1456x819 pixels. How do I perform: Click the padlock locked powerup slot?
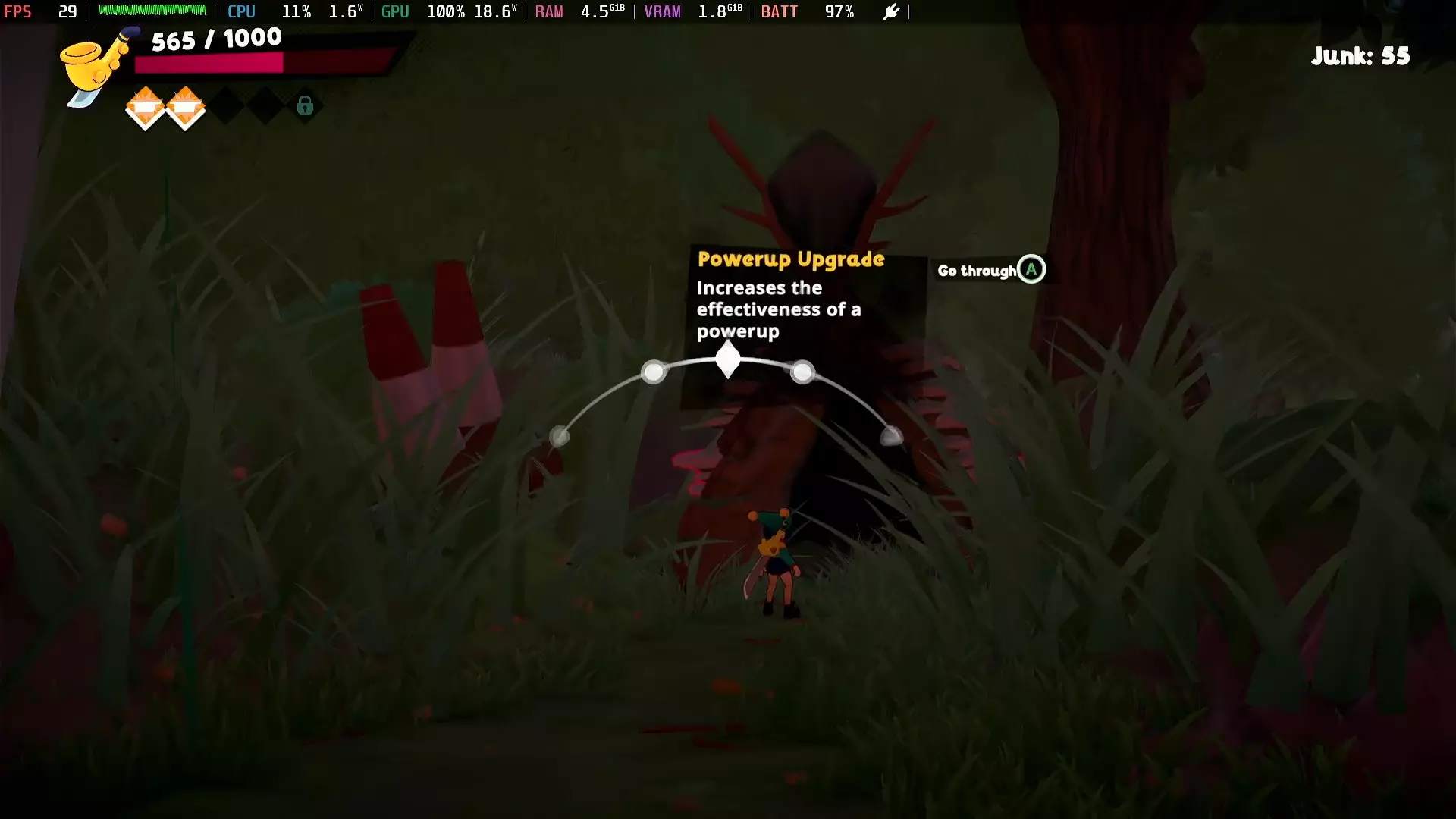coord(305,105)
